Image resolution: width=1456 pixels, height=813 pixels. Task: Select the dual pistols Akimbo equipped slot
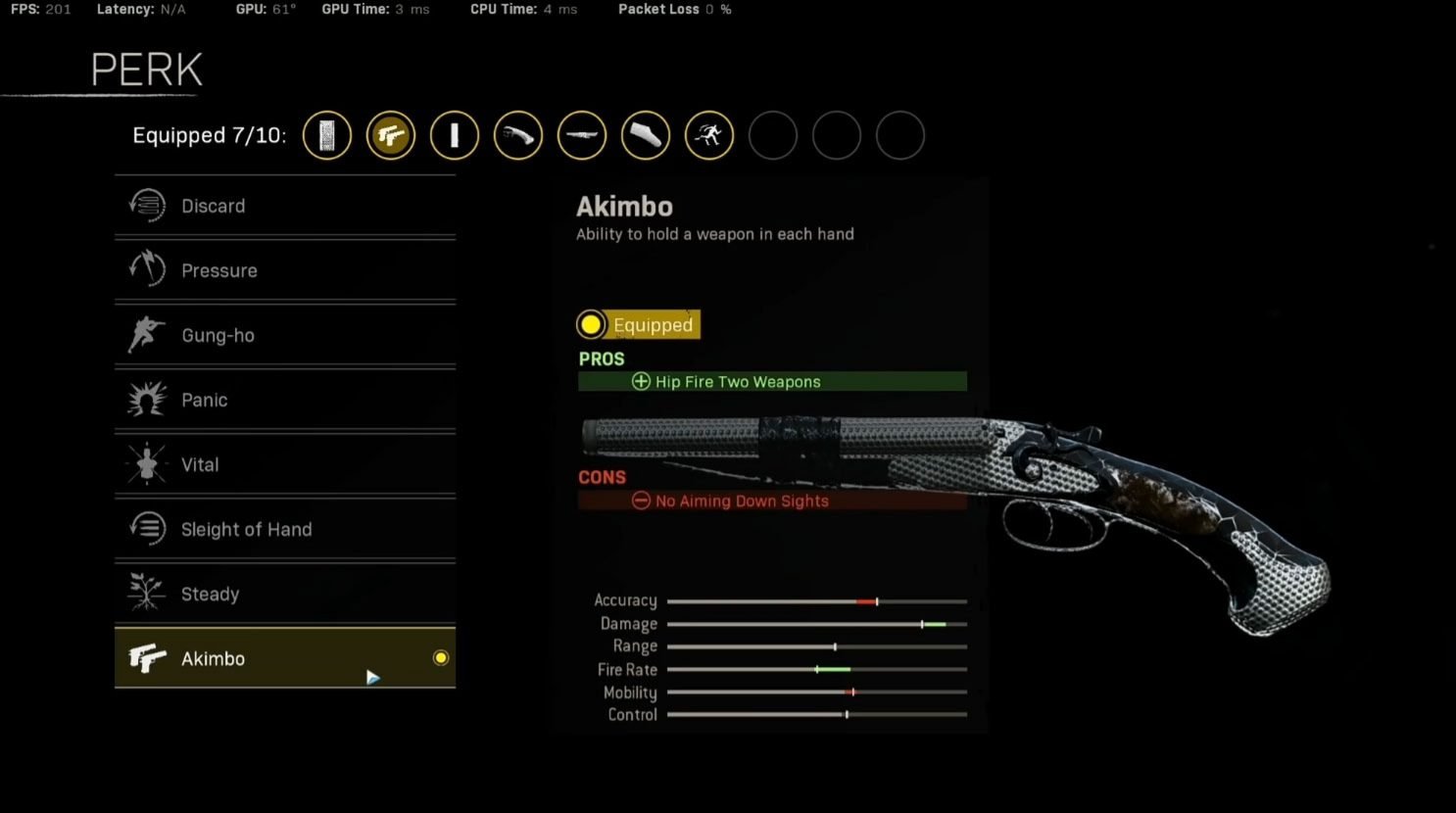click(391, 135)
